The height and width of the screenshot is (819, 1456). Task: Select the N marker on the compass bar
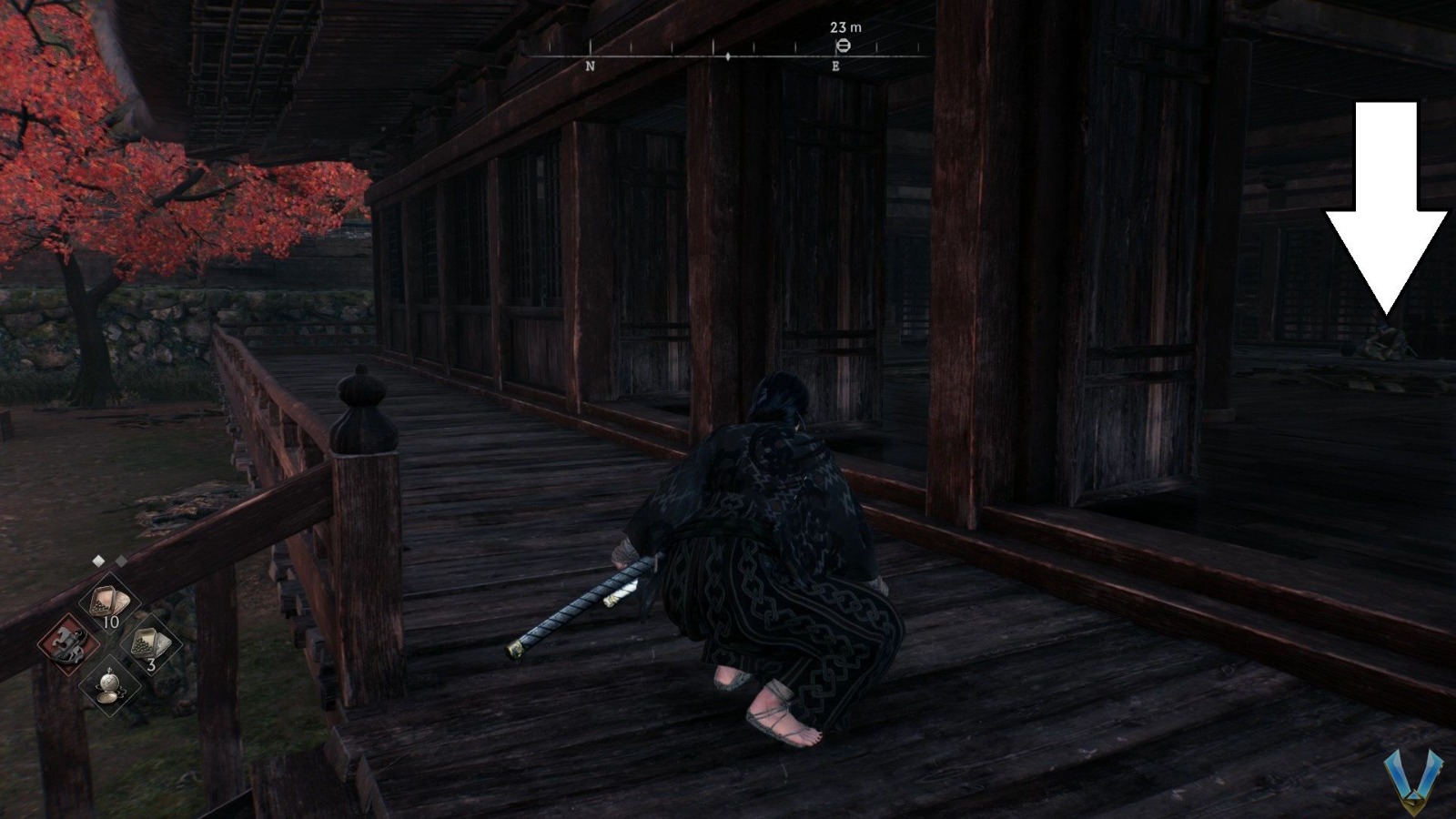590,66
